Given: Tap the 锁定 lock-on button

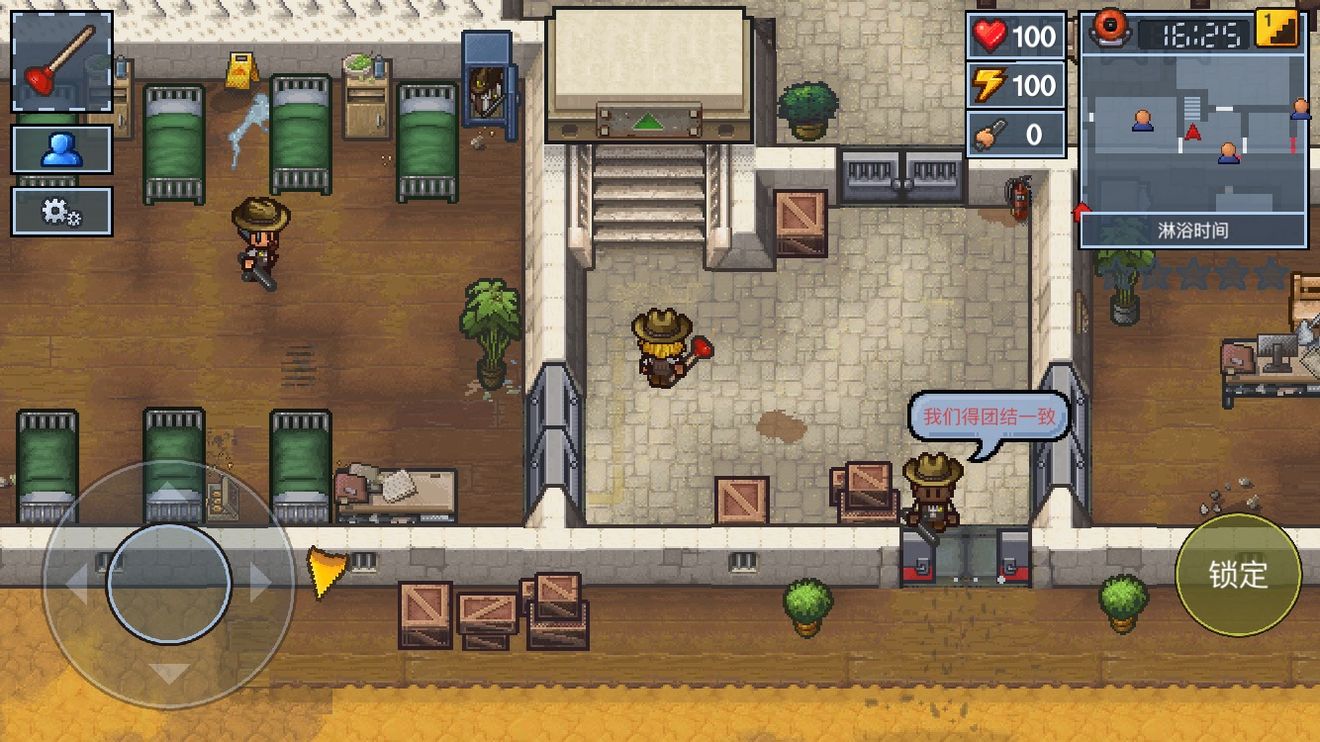Looking at the screenshot, I should point(1238,575).
